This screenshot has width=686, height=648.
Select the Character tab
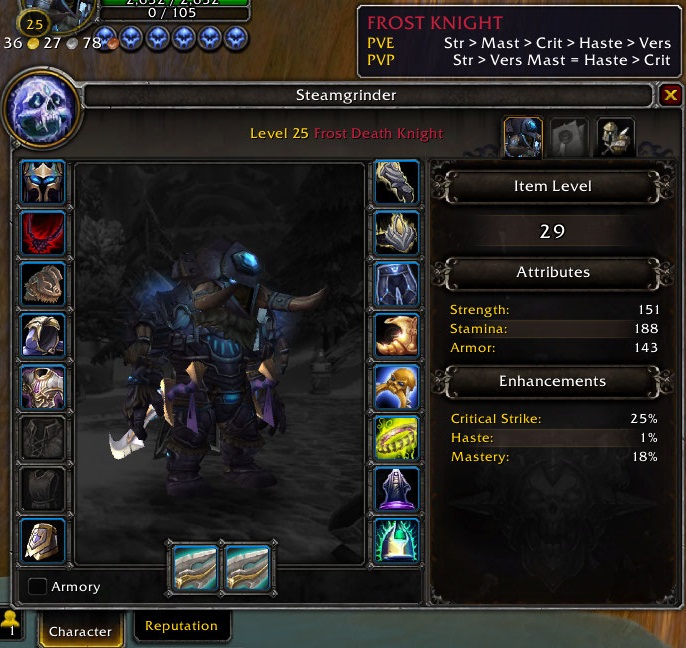80,630
